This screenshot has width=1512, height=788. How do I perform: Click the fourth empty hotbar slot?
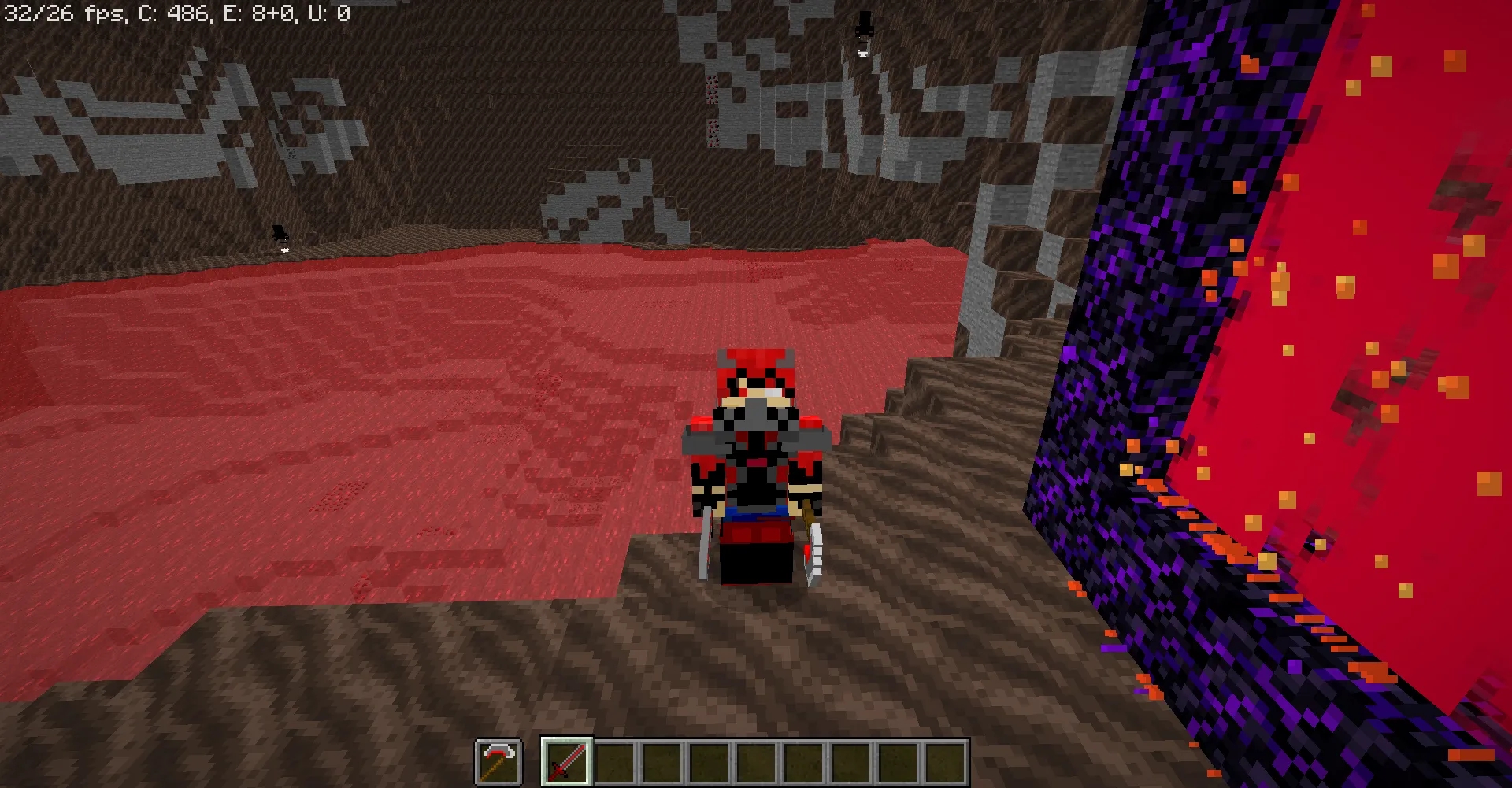(755, 760)
